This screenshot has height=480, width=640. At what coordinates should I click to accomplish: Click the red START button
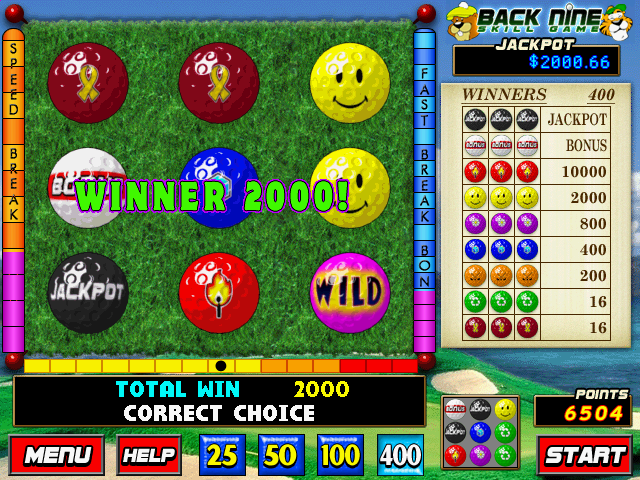coord(585,455)
